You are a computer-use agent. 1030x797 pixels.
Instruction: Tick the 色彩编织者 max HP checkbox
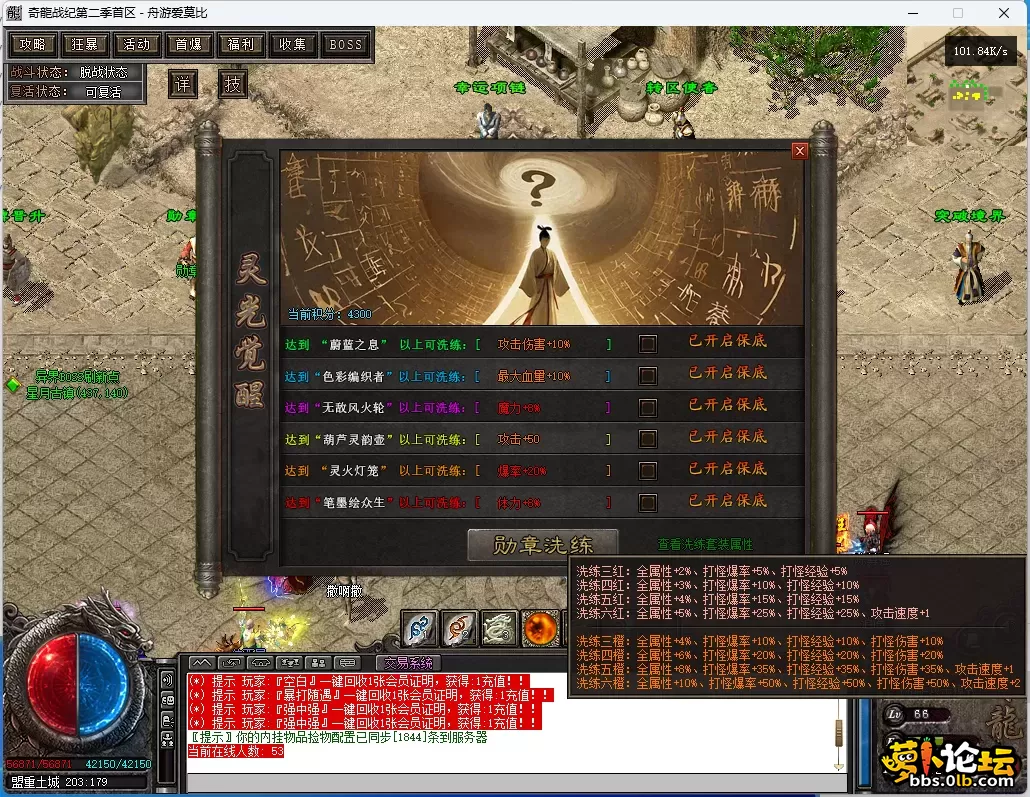tap(648, 376)
